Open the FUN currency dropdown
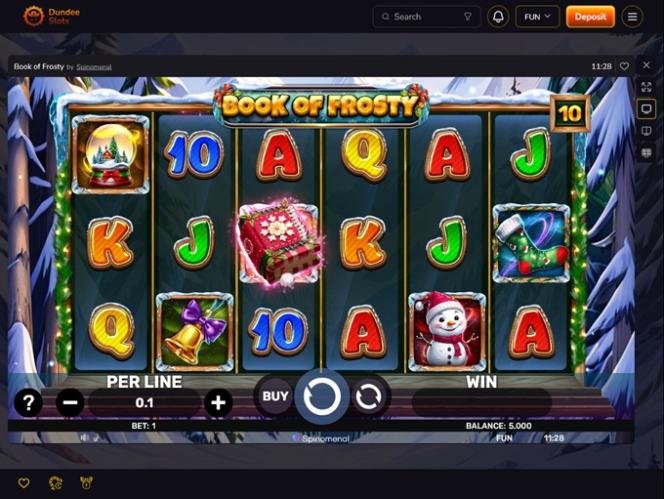 pos(537,16)
